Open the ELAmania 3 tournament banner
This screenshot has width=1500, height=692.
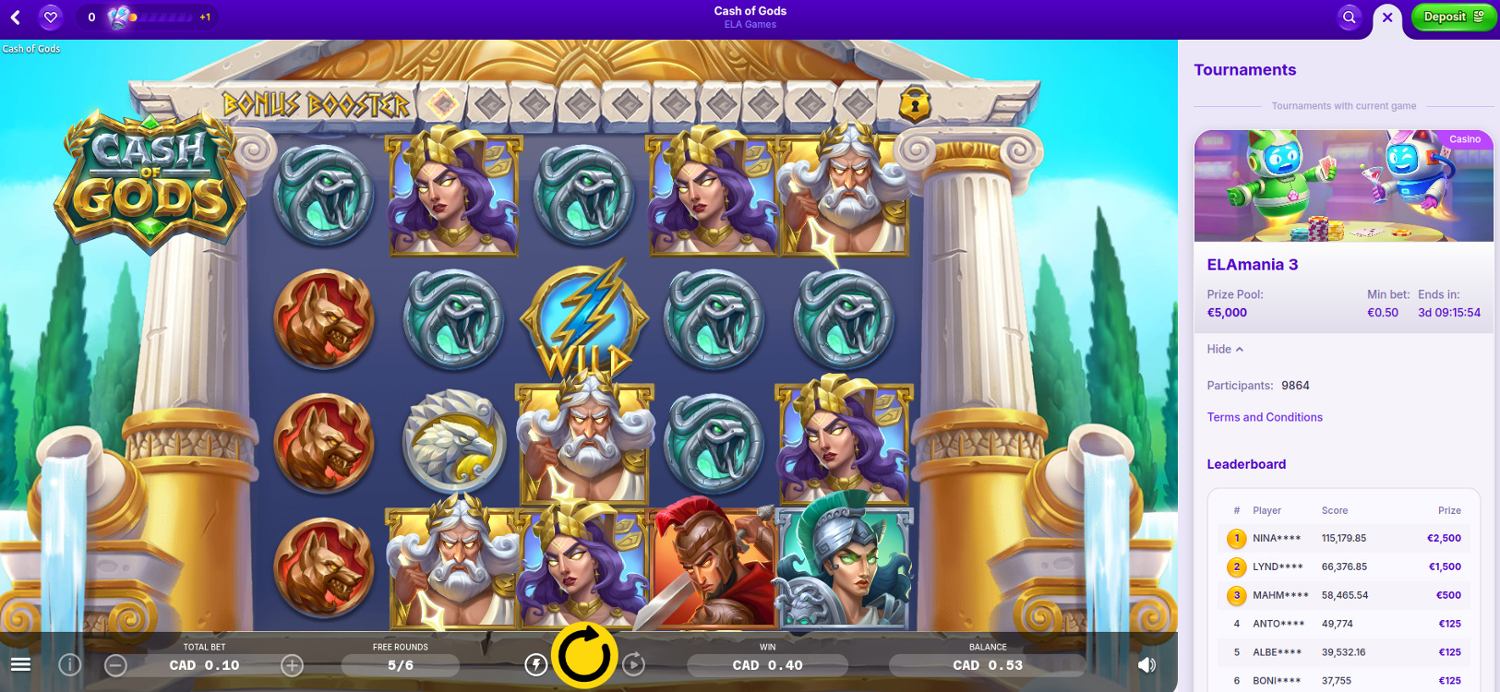pos(1343,186)
